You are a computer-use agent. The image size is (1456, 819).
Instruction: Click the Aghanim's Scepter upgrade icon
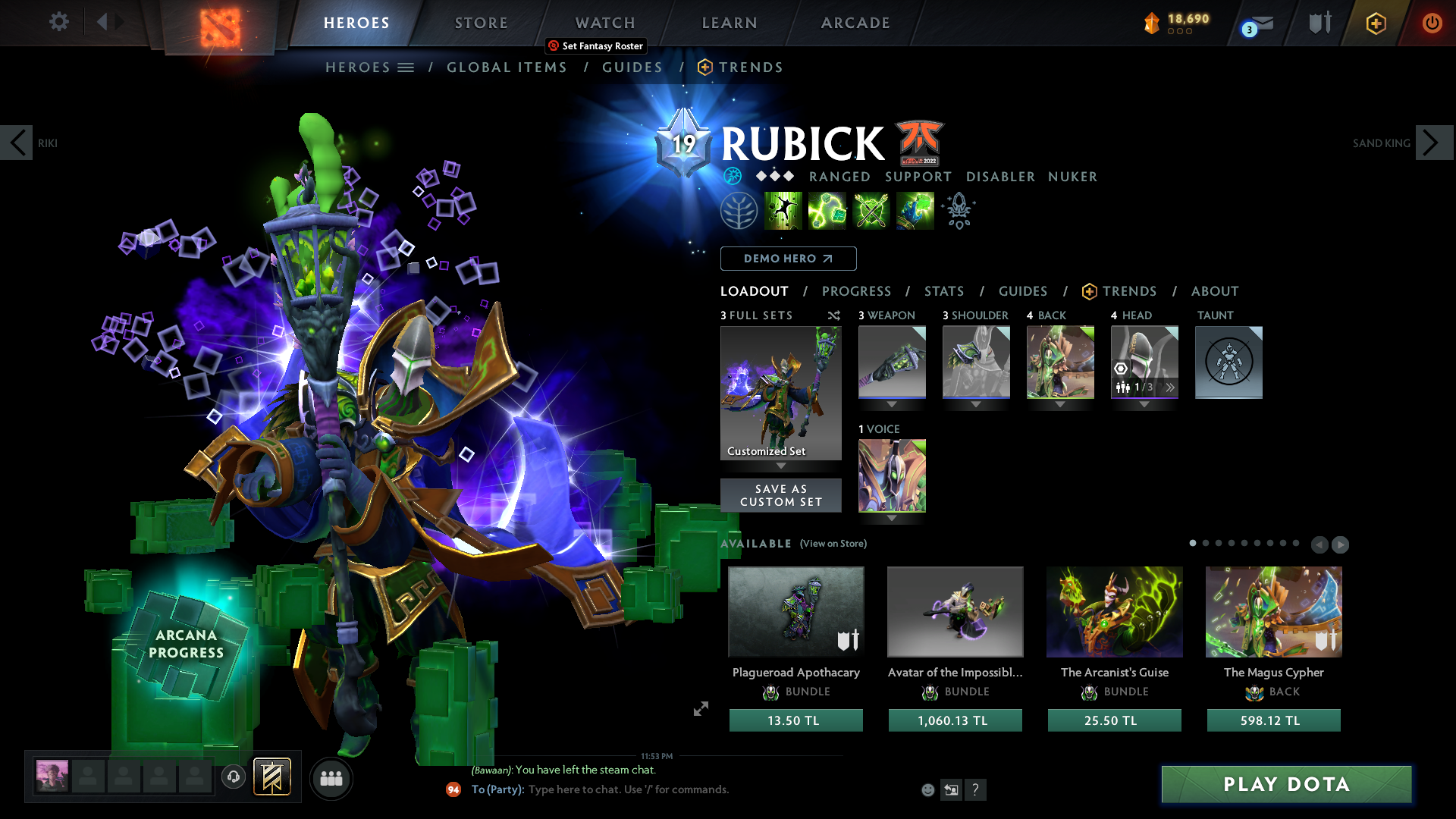coord(959,211)
